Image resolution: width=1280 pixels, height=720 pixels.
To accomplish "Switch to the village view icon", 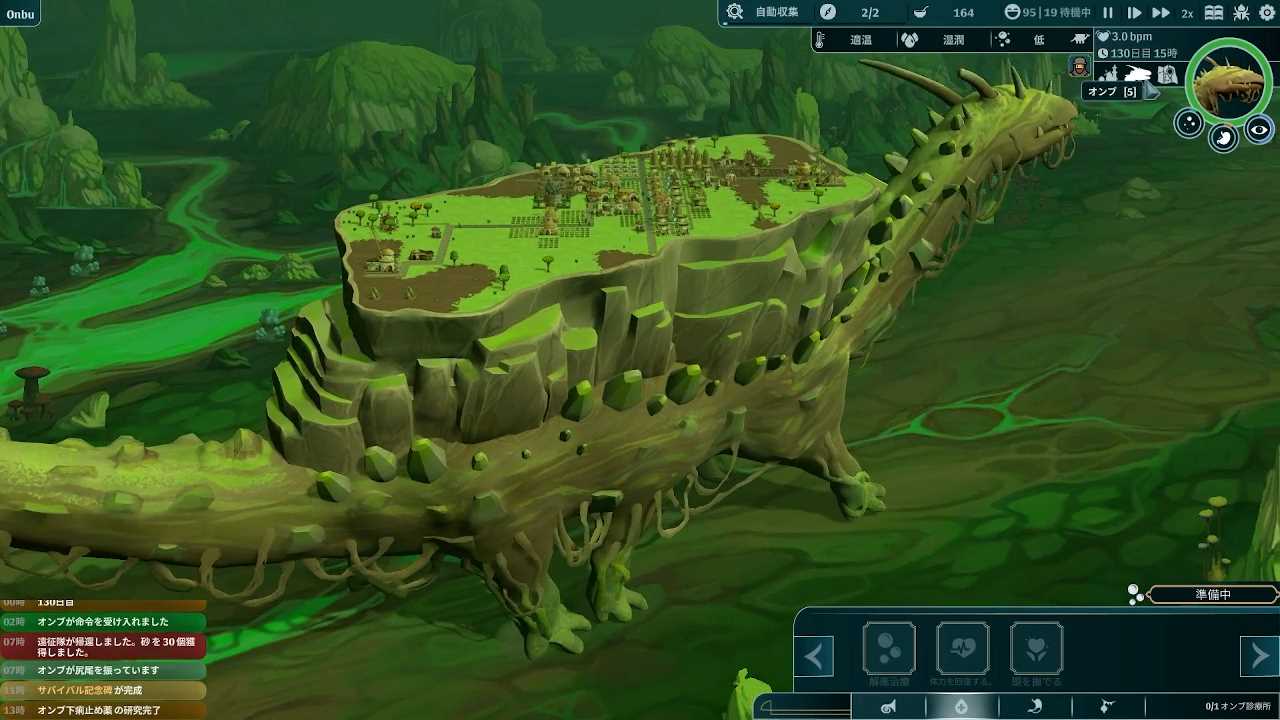I will coord(1108,73).
